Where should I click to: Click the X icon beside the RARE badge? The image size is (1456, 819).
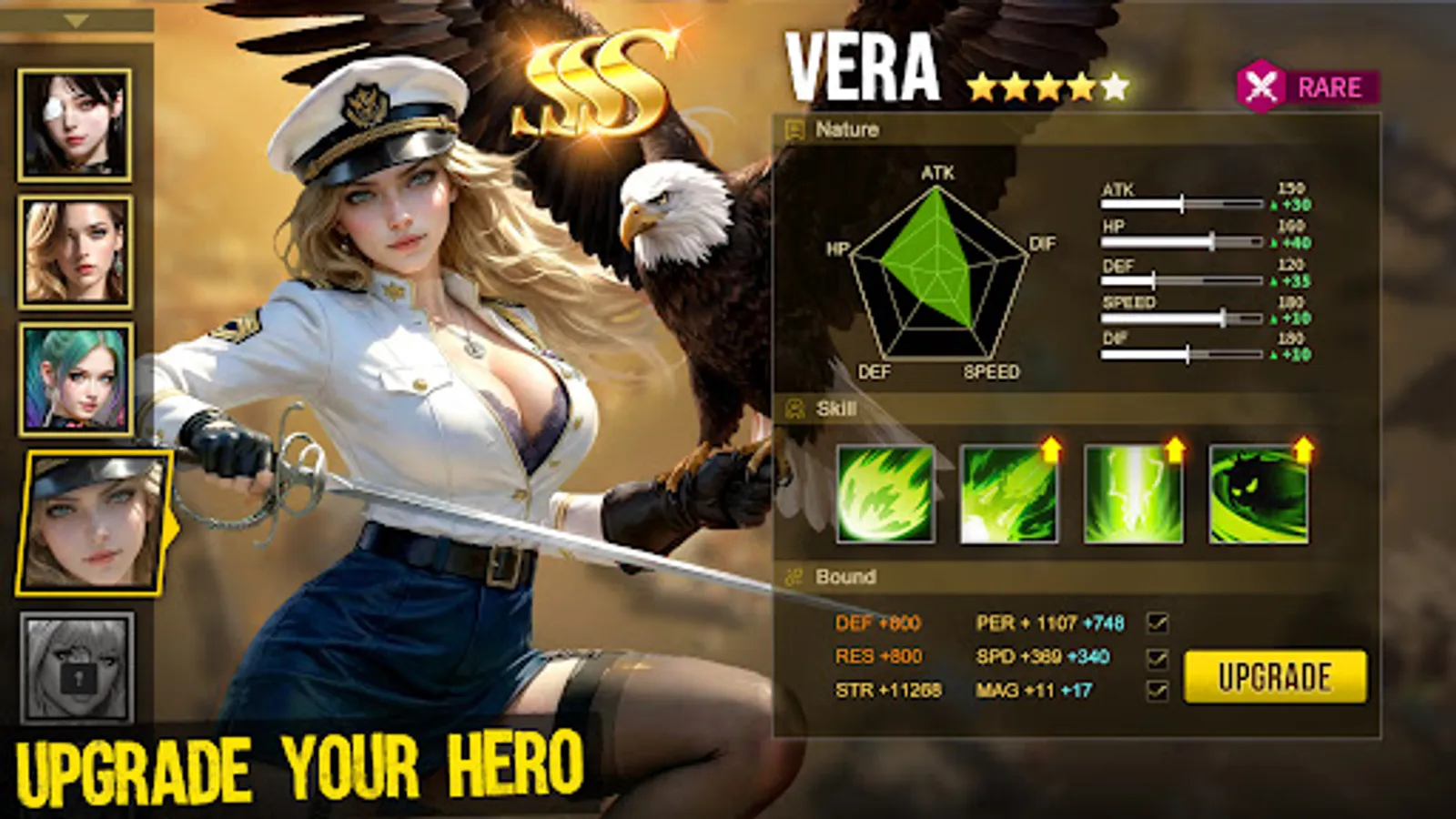1262,87
